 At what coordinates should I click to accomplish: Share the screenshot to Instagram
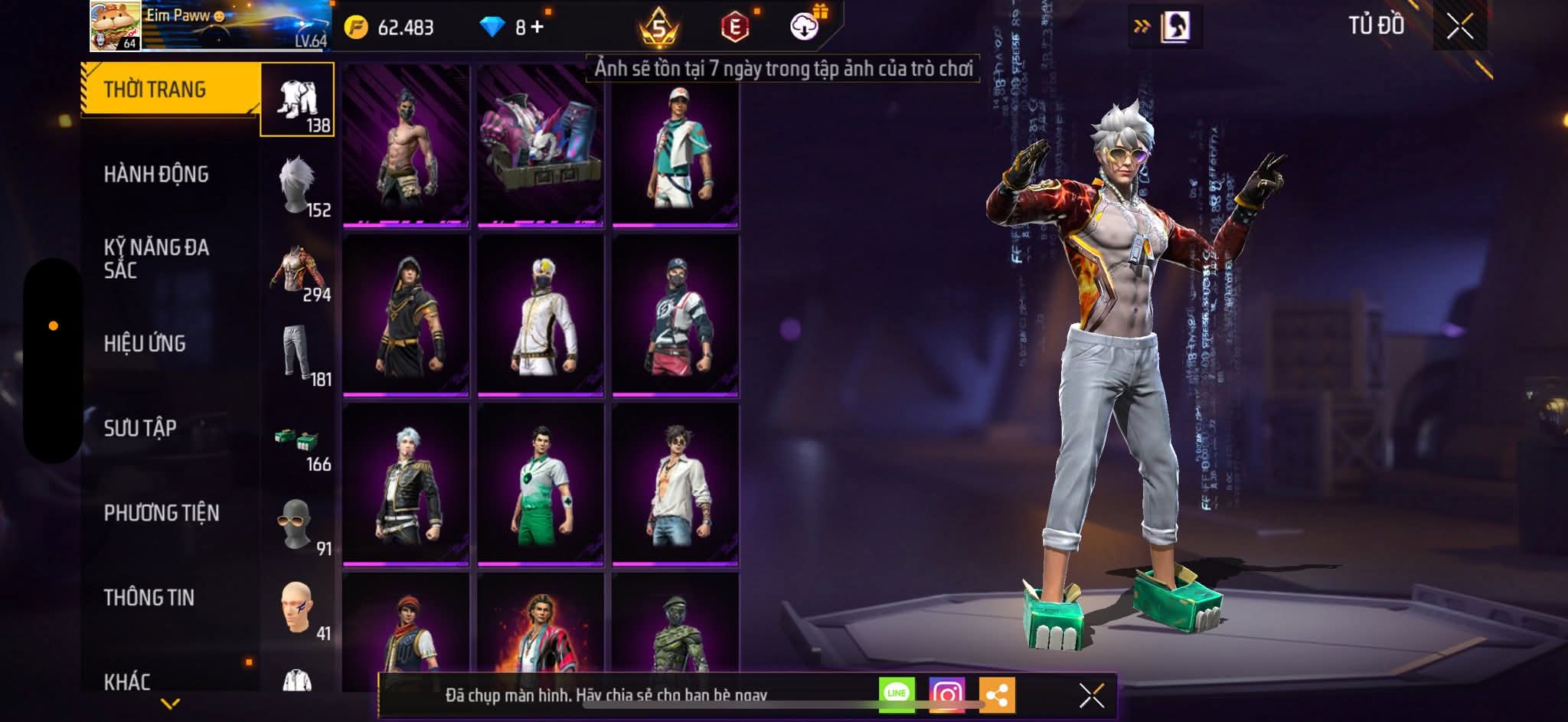[947, 694]
